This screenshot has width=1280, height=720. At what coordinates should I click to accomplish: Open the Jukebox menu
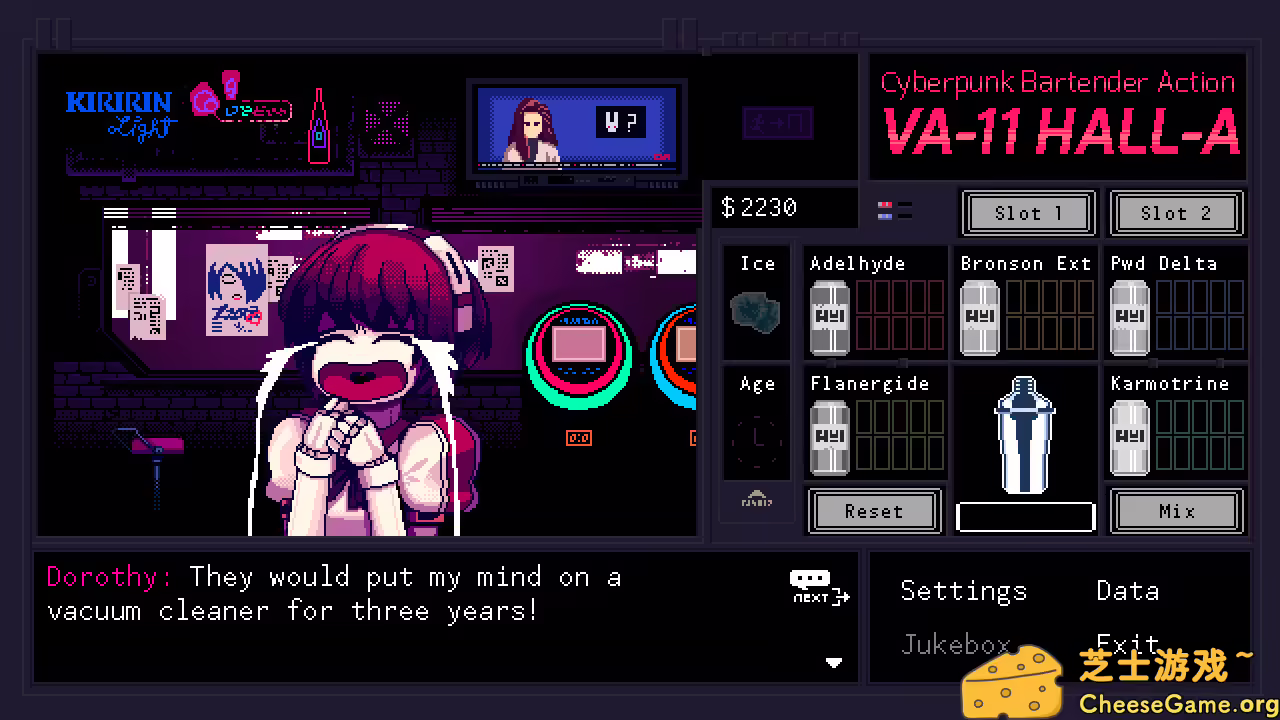[955, 645]
